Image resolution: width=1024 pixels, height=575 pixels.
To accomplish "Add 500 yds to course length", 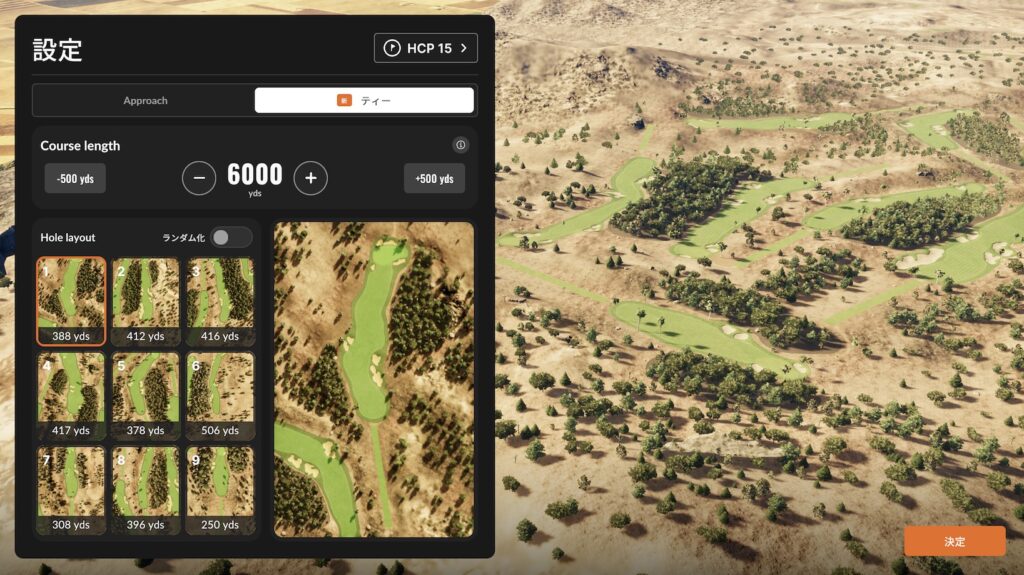I will click(434, 178).
